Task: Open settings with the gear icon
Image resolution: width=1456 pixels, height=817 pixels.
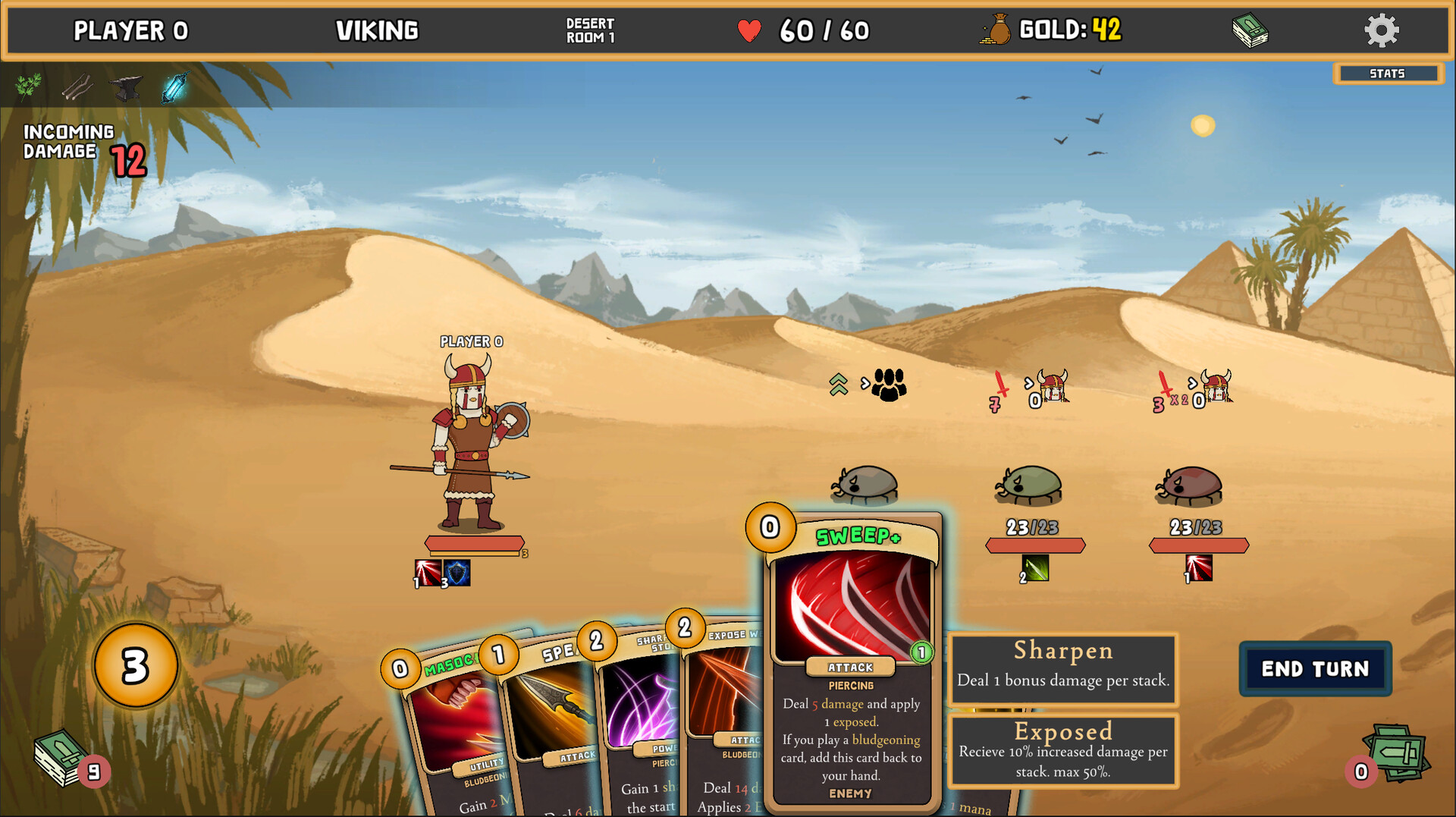Action: click(x=1381, y=31)
